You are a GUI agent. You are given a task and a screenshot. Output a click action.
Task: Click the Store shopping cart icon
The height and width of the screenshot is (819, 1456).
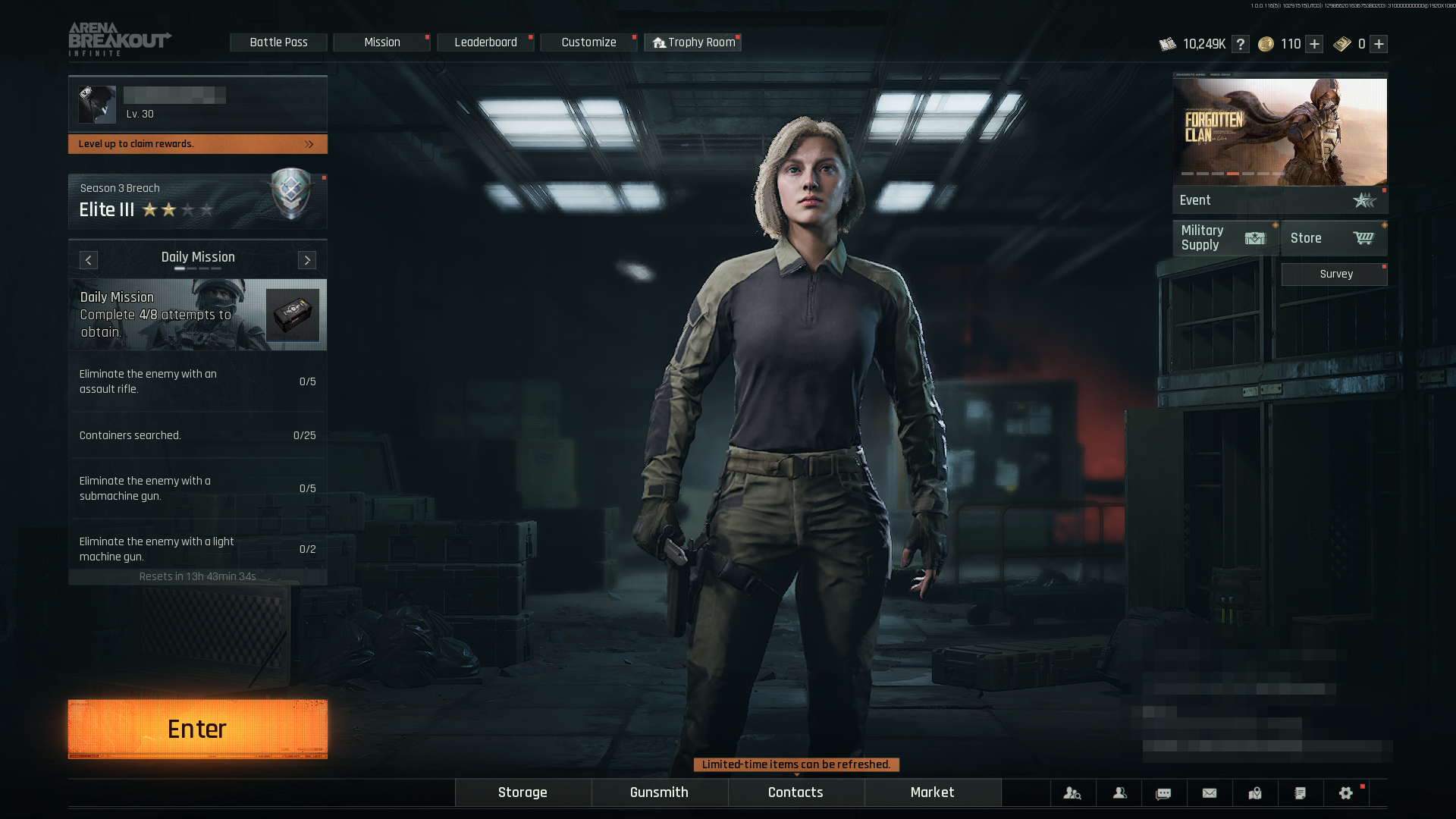(1363, 237)
